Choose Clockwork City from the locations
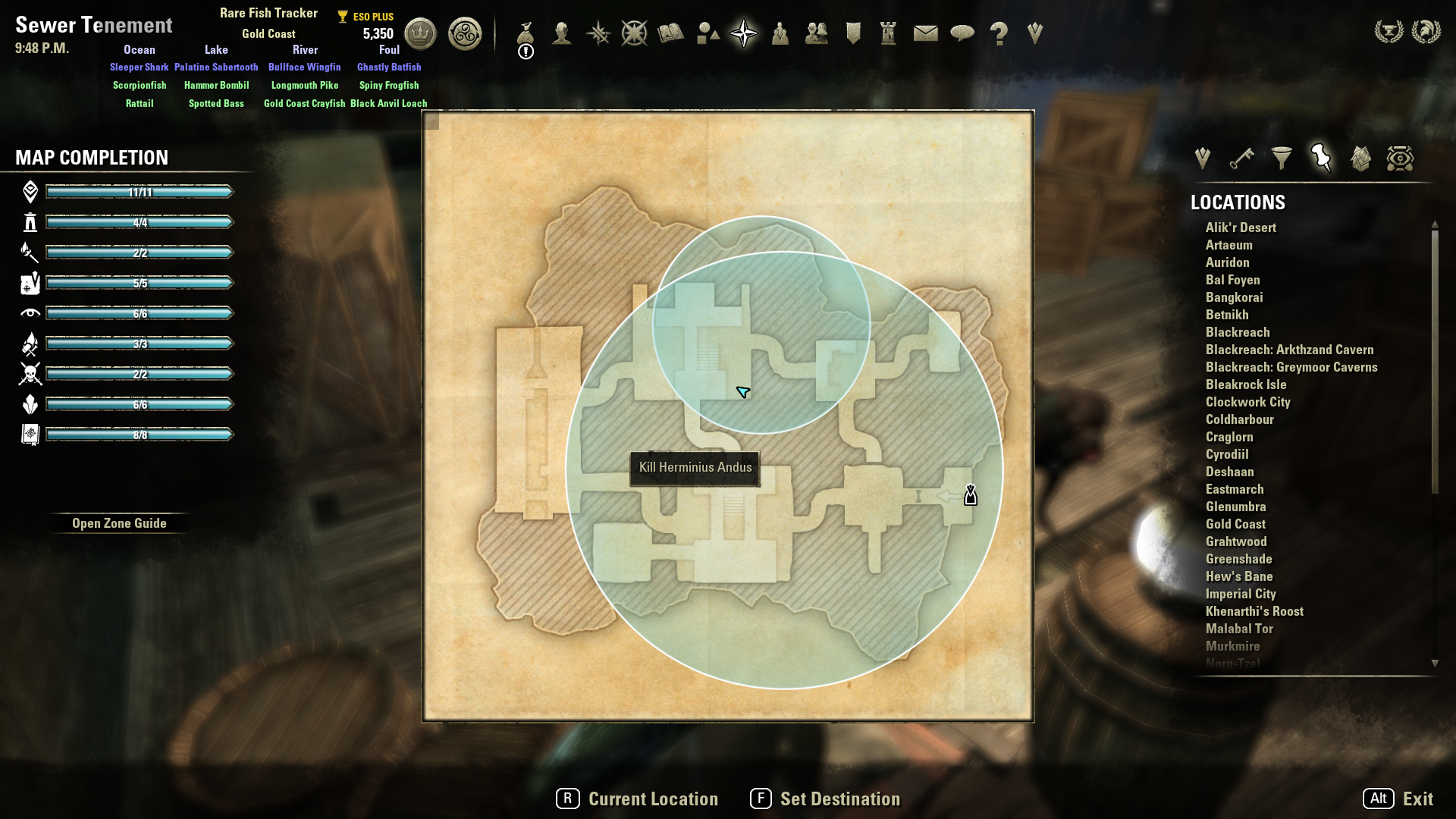 [1247, 402]
